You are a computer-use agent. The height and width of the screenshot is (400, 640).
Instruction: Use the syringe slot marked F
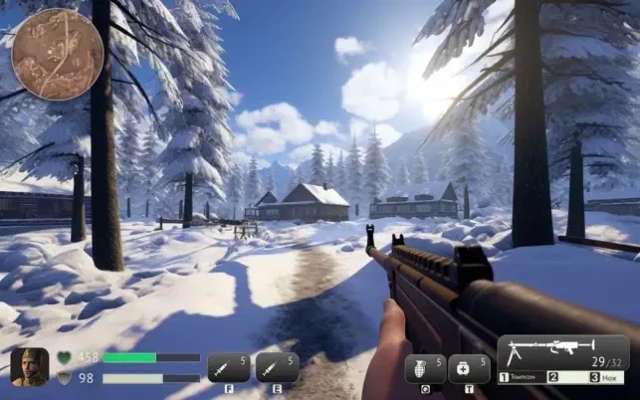[229, 367]
